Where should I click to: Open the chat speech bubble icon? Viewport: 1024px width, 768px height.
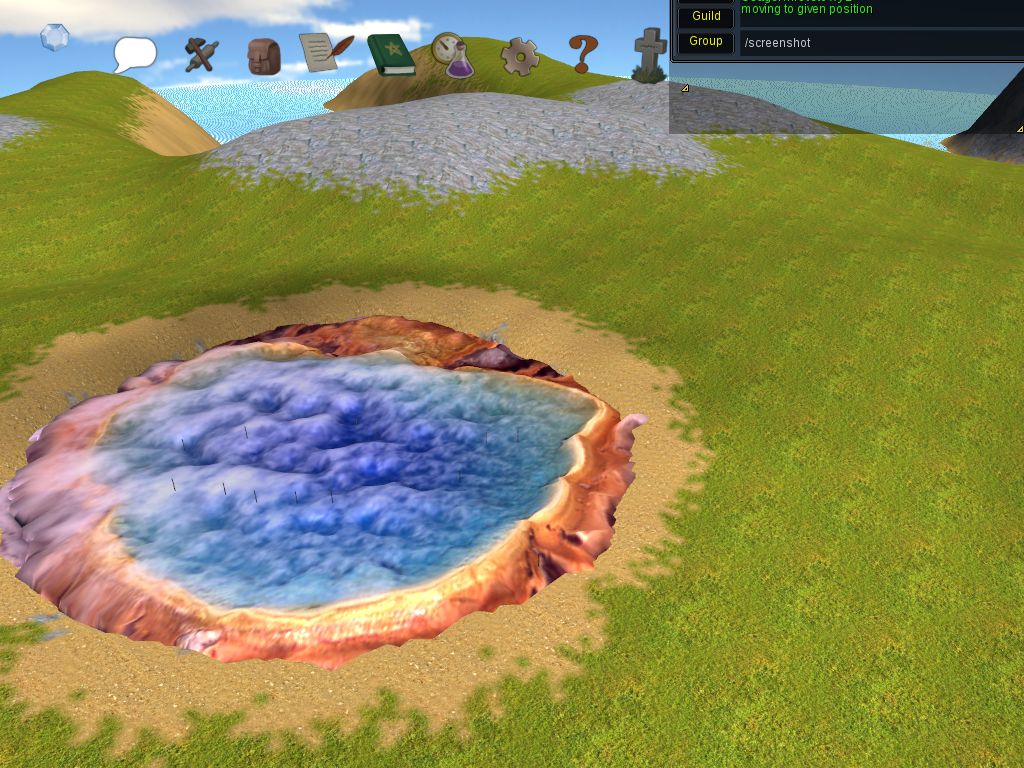click(135, 54)
